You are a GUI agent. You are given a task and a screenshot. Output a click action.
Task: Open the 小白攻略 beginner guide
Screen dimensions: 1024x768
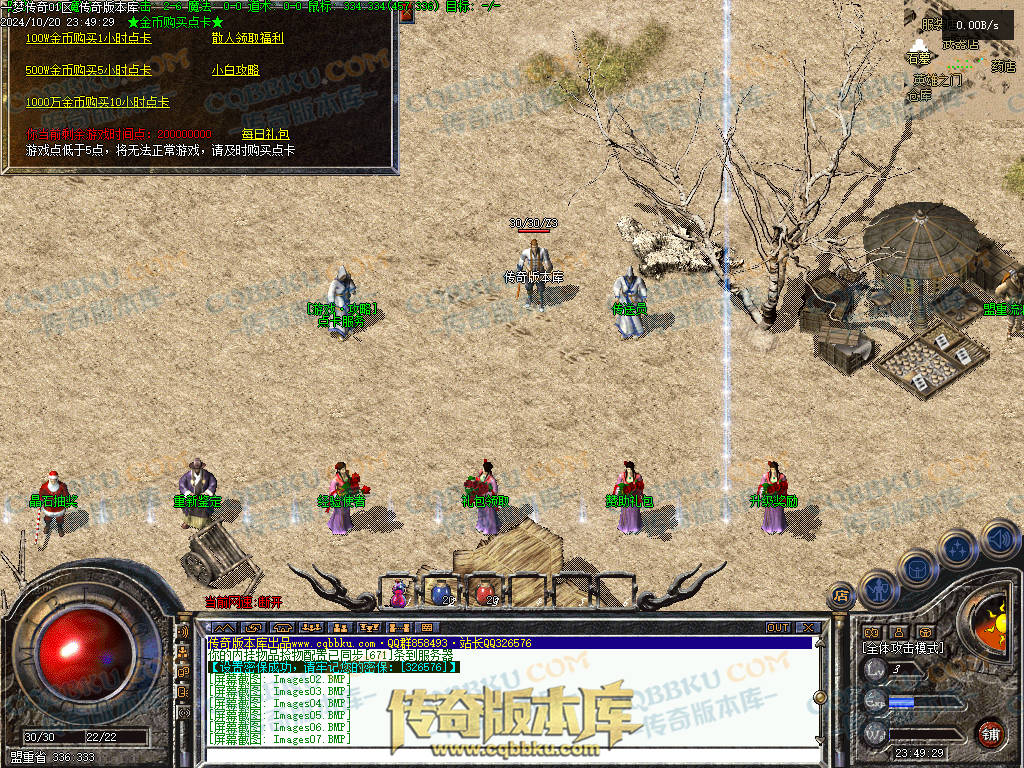click(235, 70)
